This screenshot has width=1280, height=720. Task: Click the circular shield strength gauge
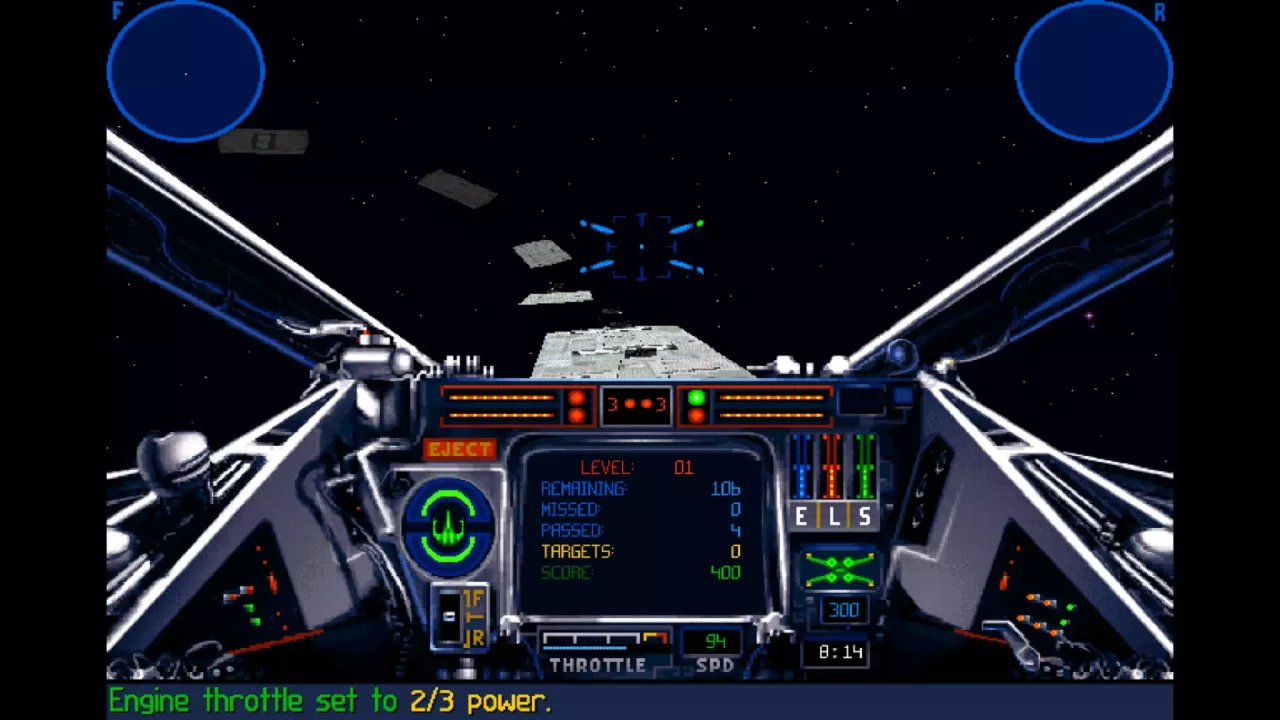tap(448, 525)
